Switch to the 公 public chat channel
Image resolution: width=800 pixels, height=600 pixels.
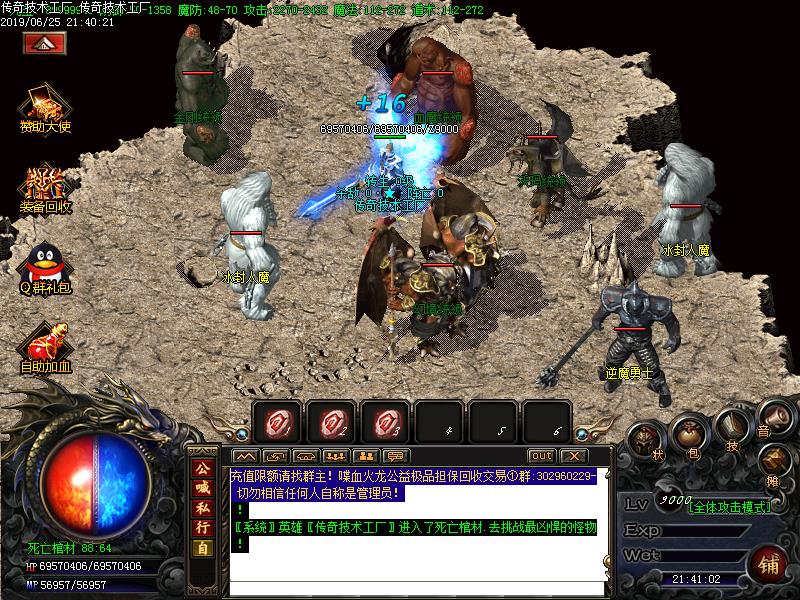point(203,468)
